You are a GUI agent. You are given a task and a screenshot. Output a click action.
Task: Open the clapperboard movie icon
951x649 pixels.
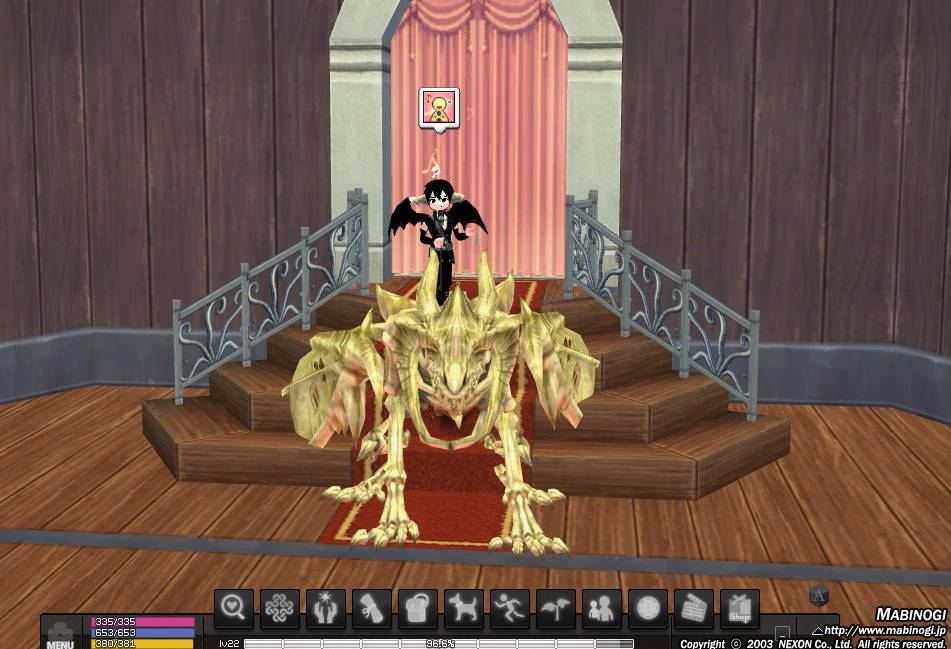(694, 608)
